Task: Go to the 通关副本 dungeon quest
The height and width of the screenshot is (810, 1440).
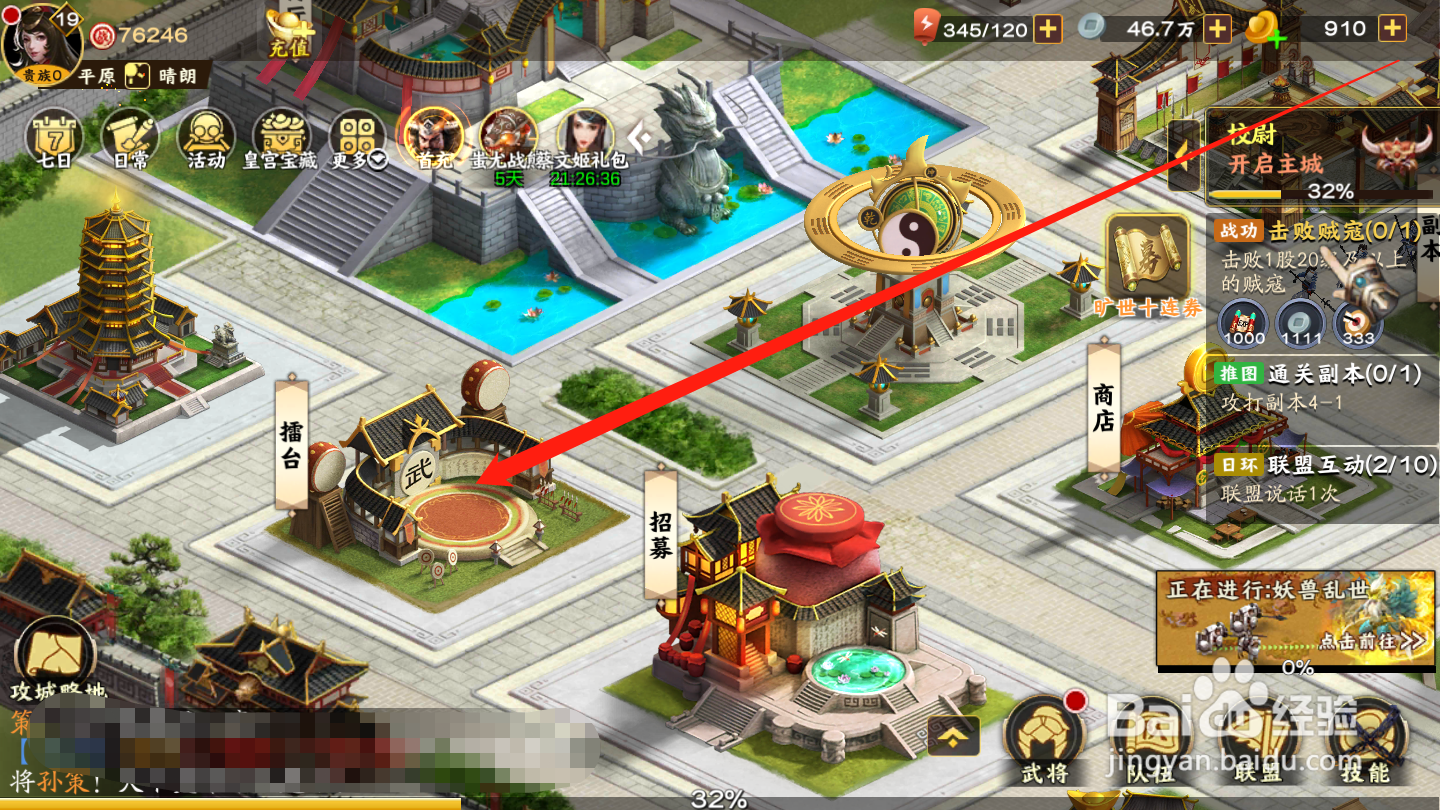Action: [x=1315, y=388]
